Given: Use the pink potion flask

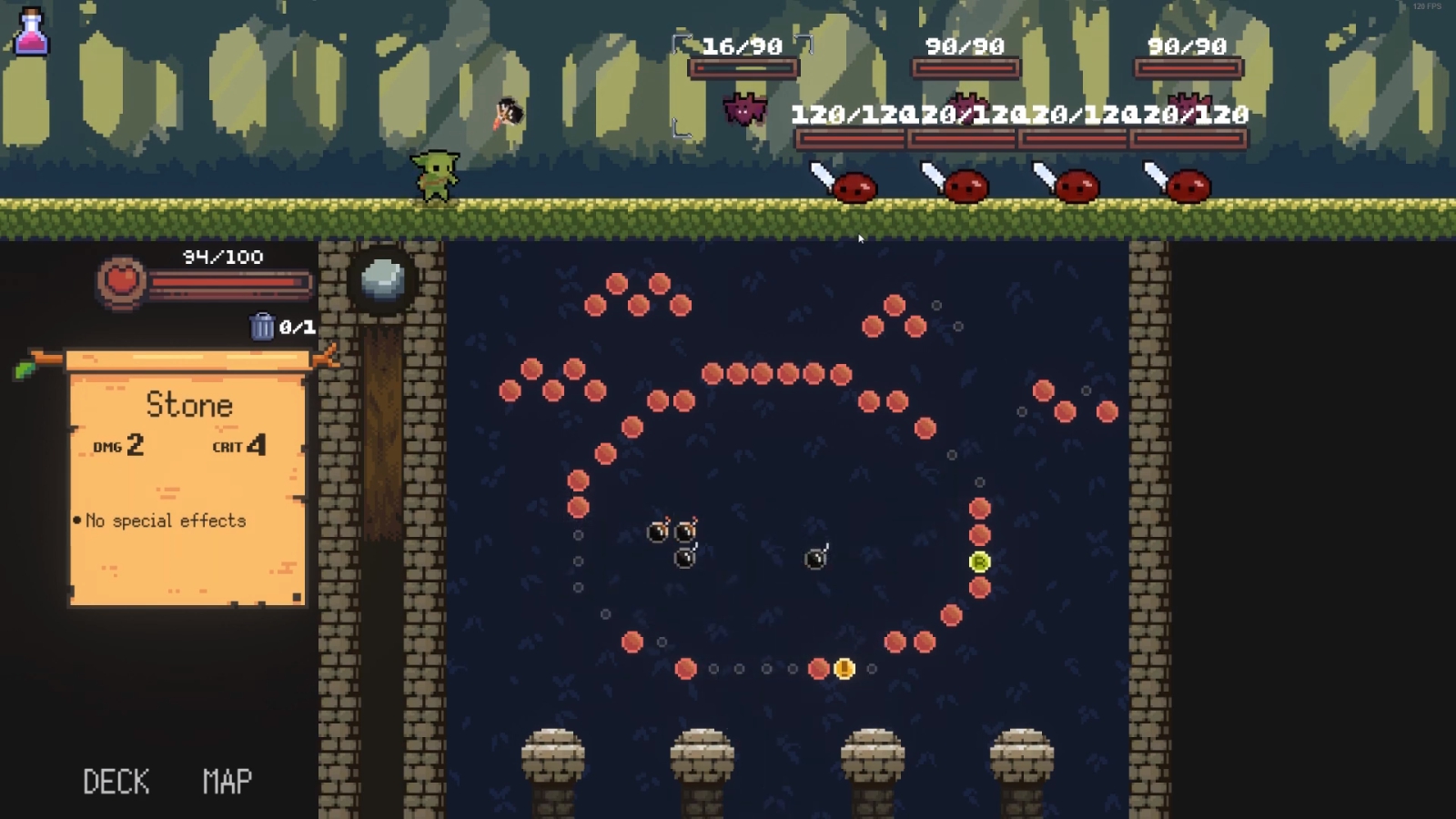Looking at the screenshot, I should point(32,32).
